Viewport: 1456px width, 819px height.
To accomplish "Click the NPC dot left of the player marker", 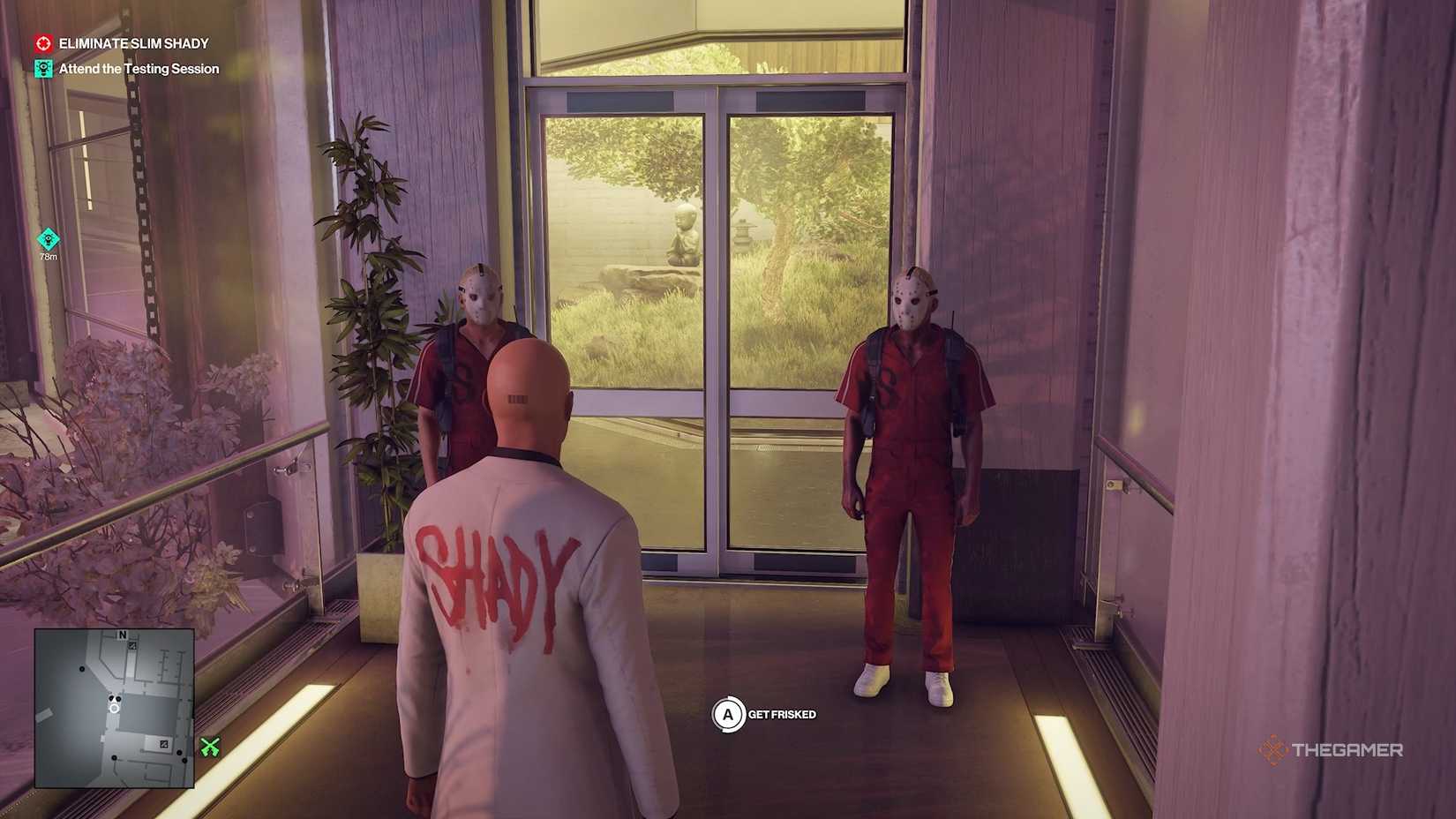I will 111,698.
